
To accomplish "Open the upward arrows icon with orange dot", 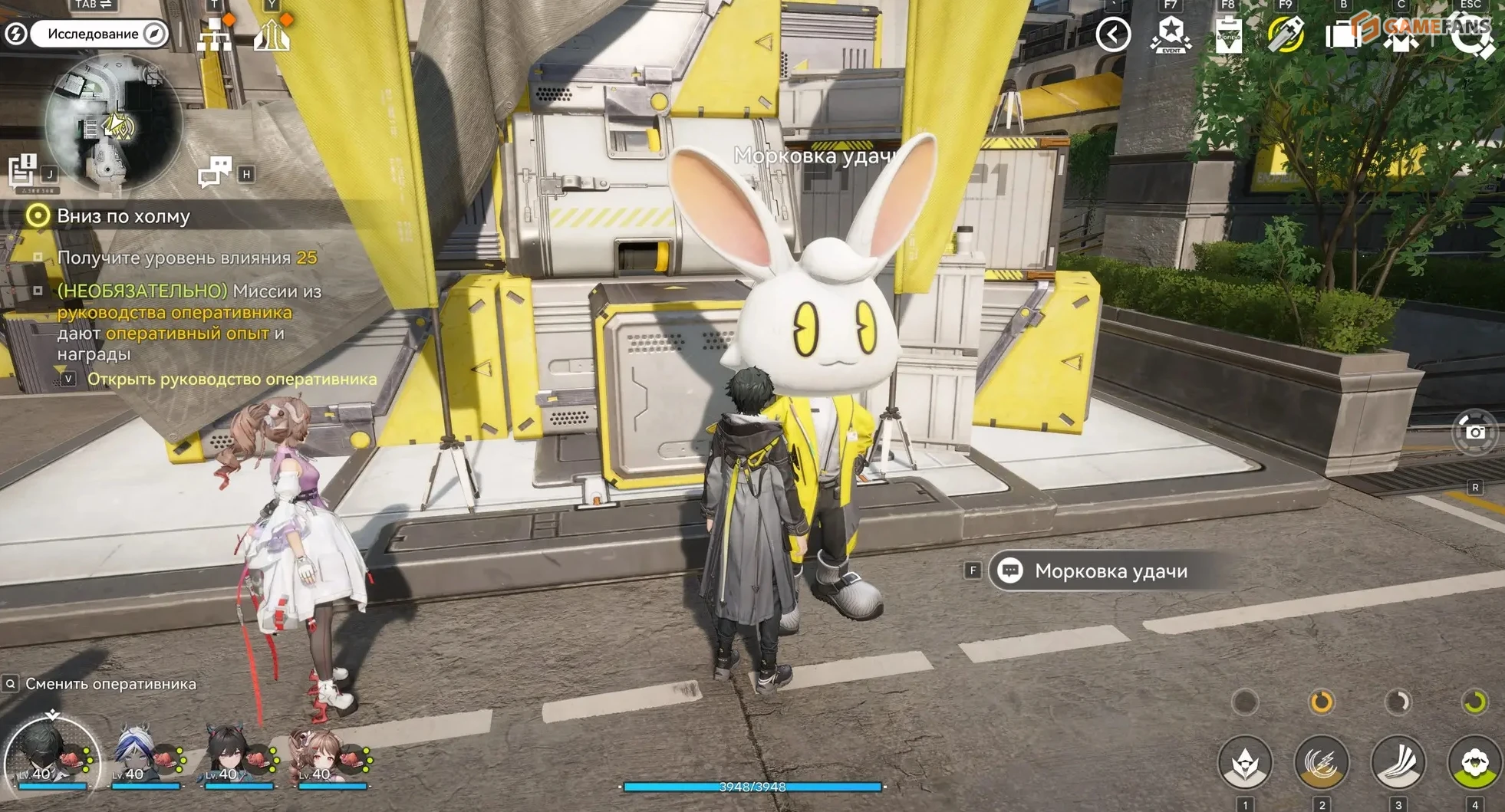I will coord(272,35).
